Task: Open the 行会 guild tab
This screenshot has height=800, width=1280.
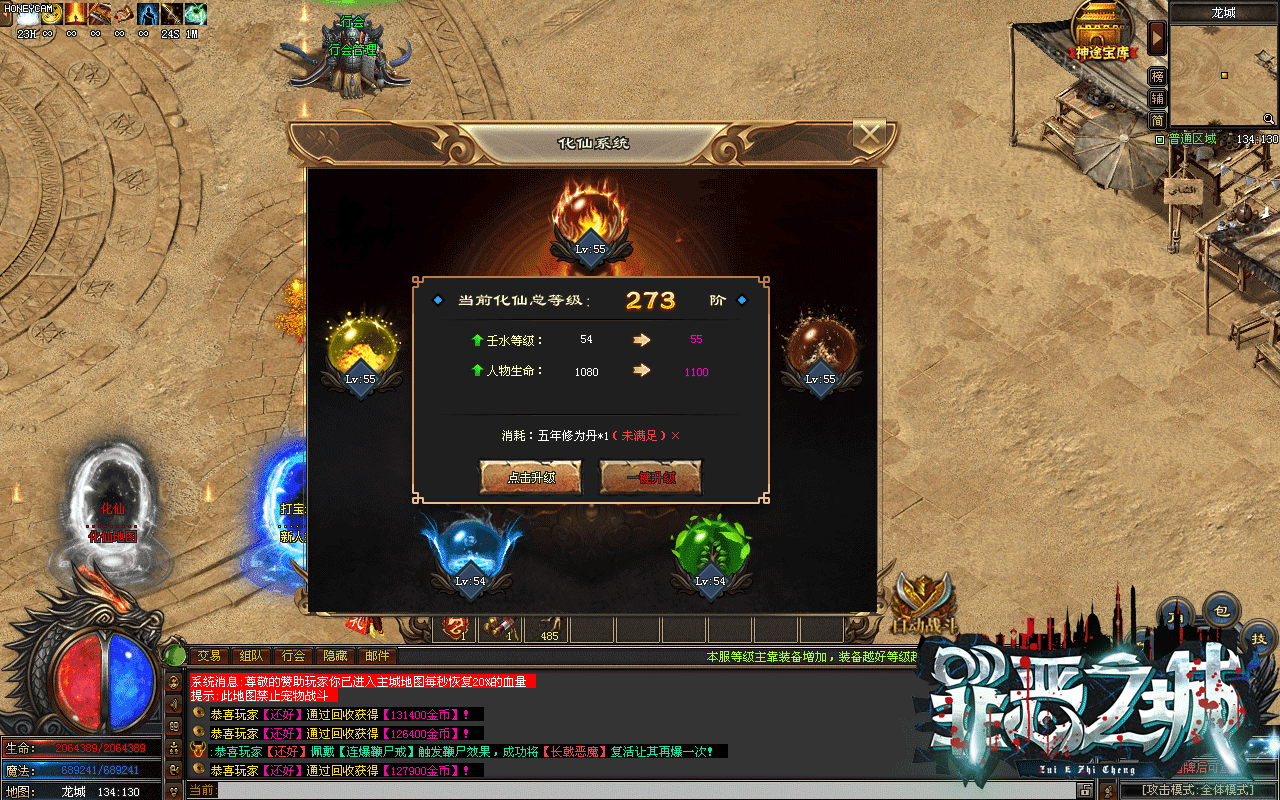Action: (293, 656)
